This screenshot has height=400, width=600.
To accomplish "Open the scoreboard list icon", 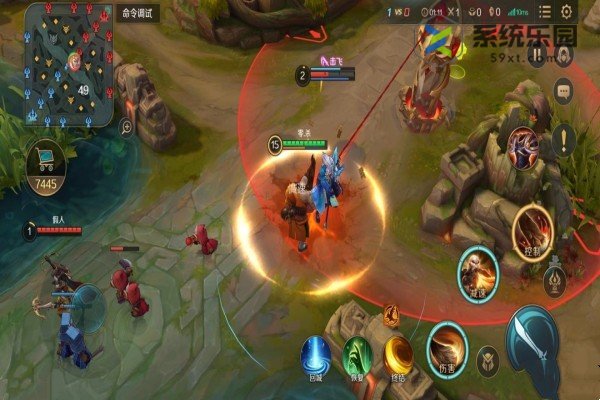I will (x=544, y=12).
